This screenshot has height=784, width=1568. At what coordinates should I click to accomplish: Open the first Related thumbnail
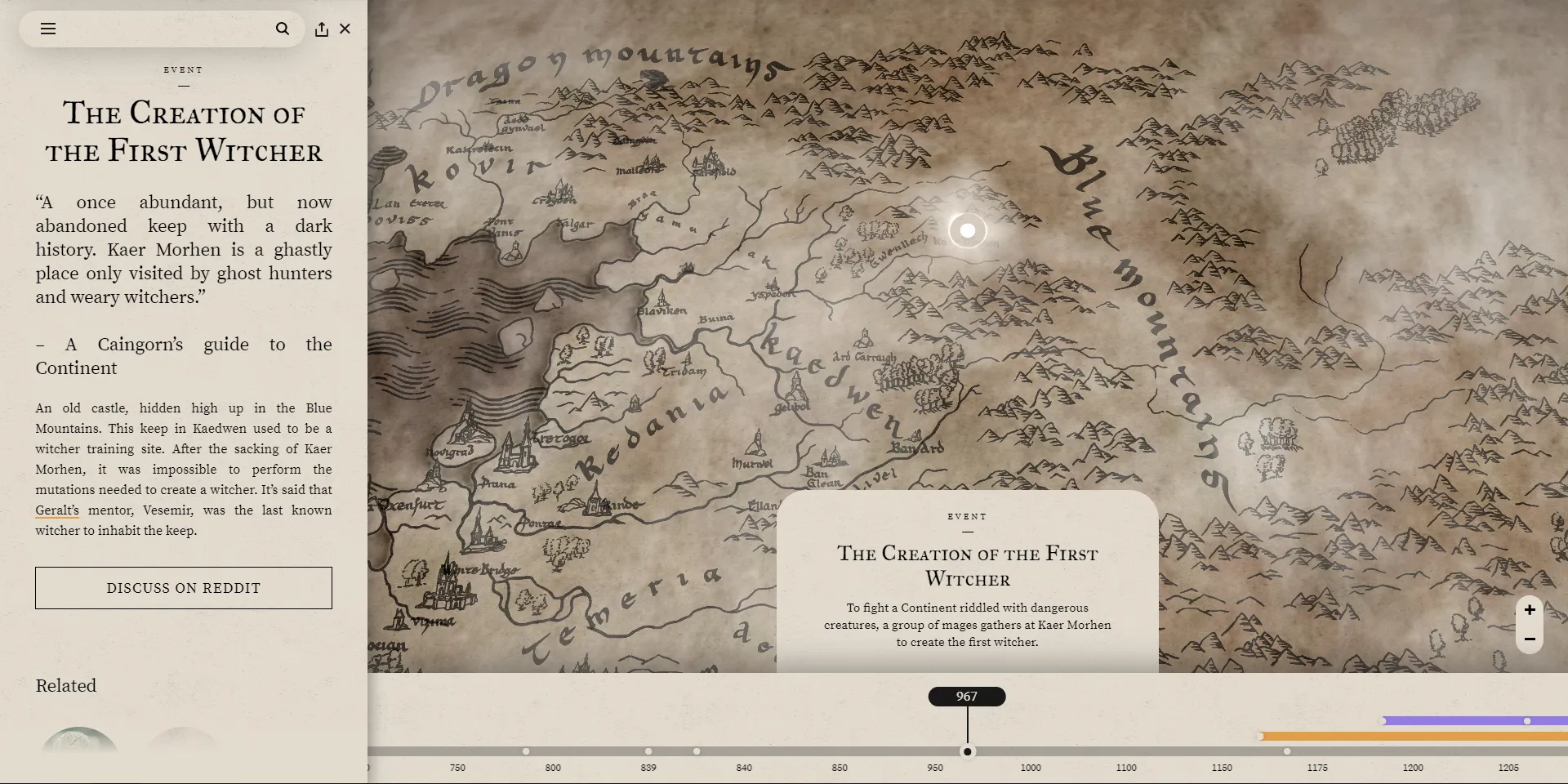click(x=78, y=743)
